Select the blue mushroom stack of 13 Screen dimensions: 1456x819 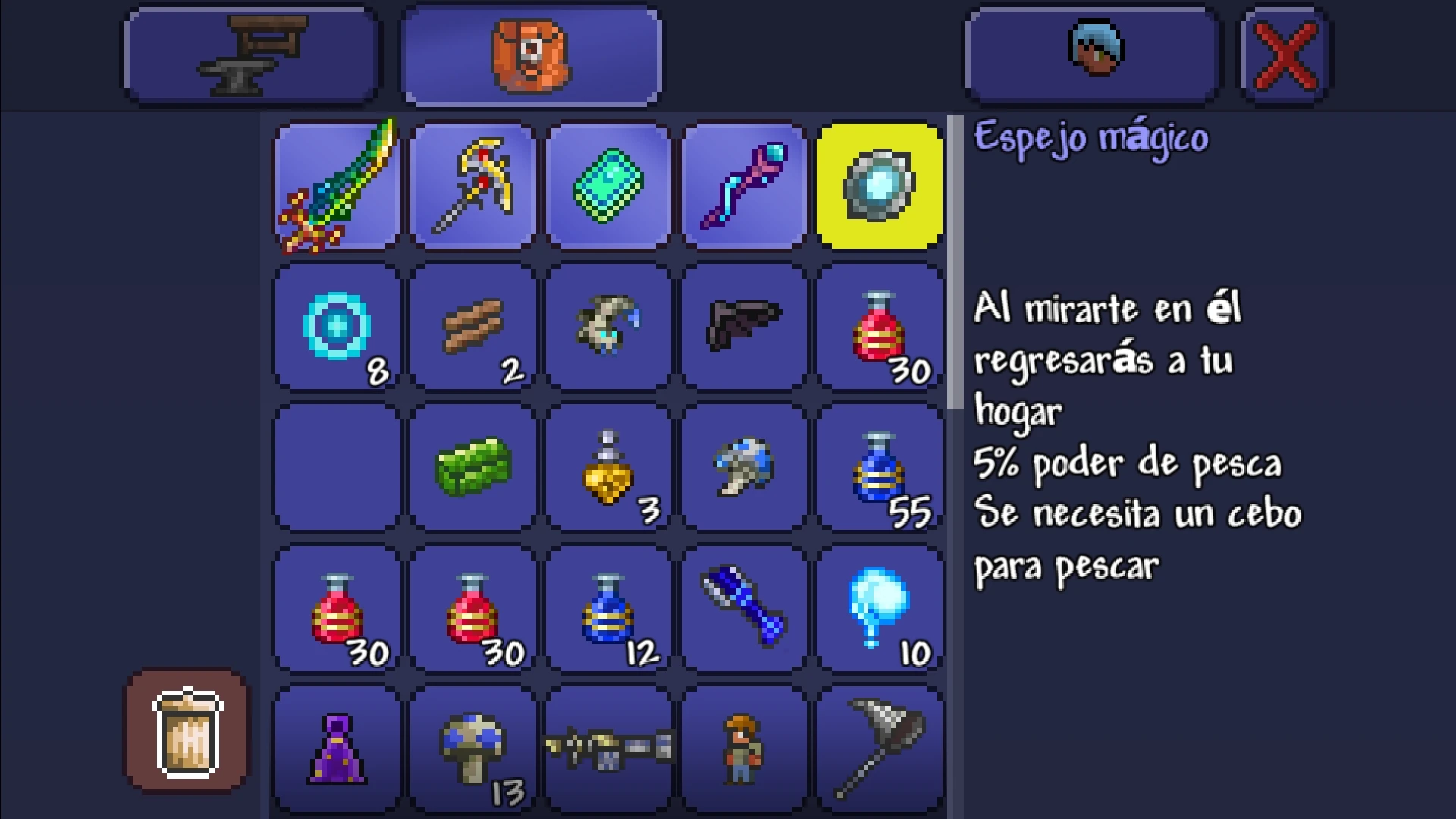[x=472, y=747]
